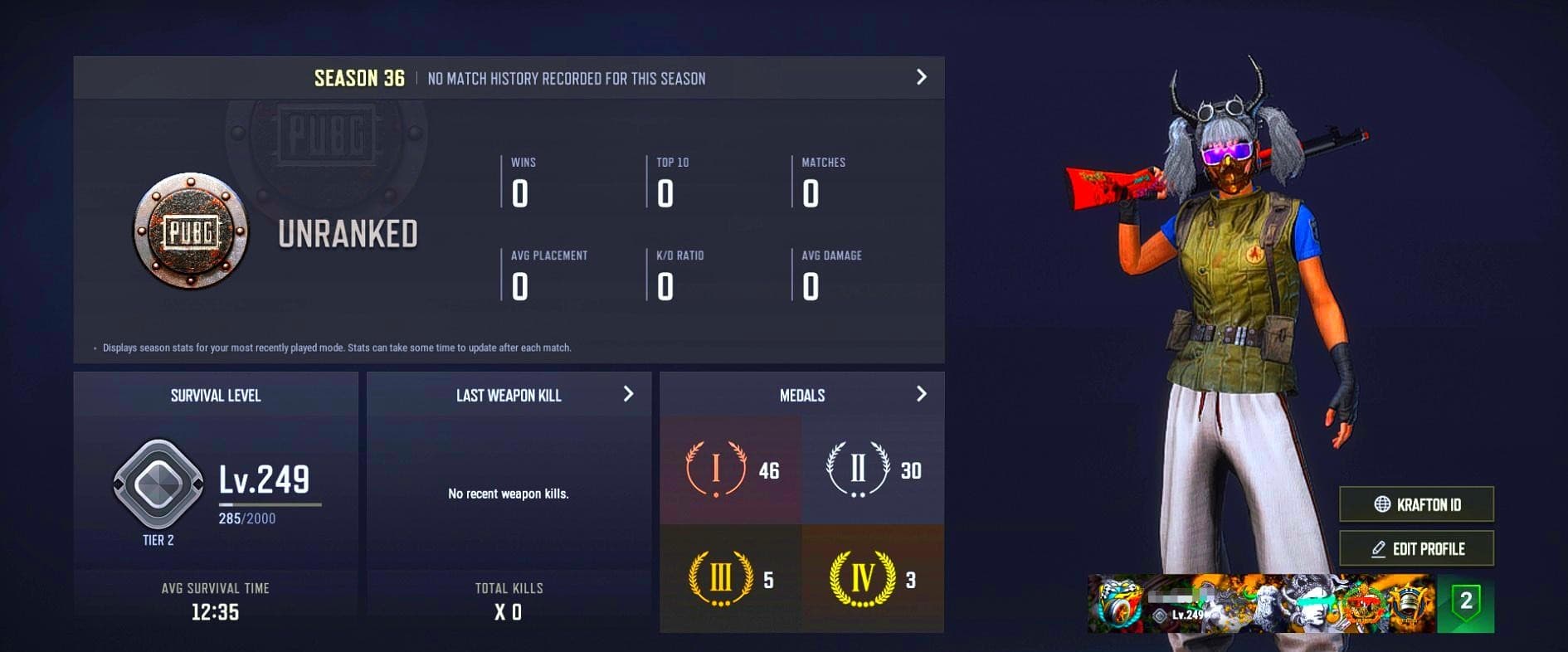Viewport: 1568px width, 652px height.
Task: Click the Tier II medal wreath icon
Action: click(x=856, y=469)
